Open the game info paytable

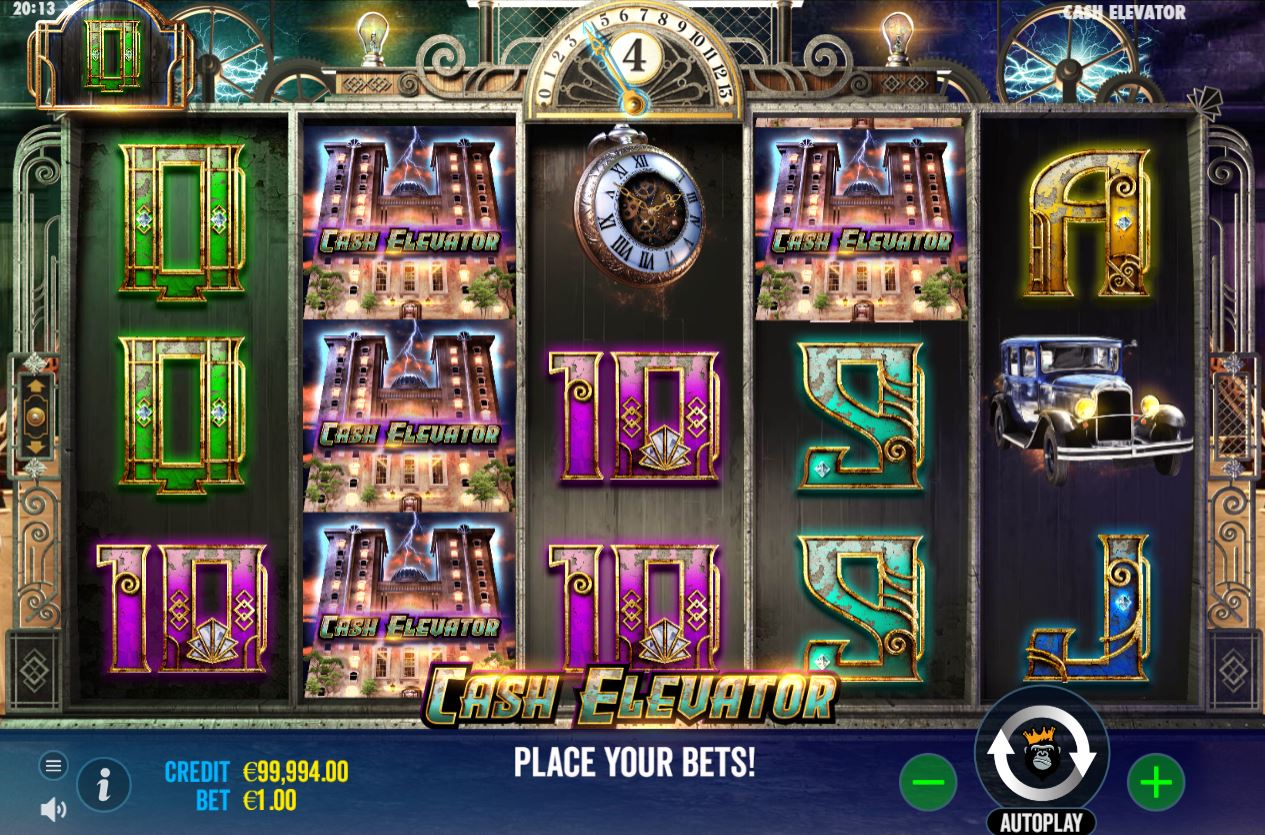point(104,784)
